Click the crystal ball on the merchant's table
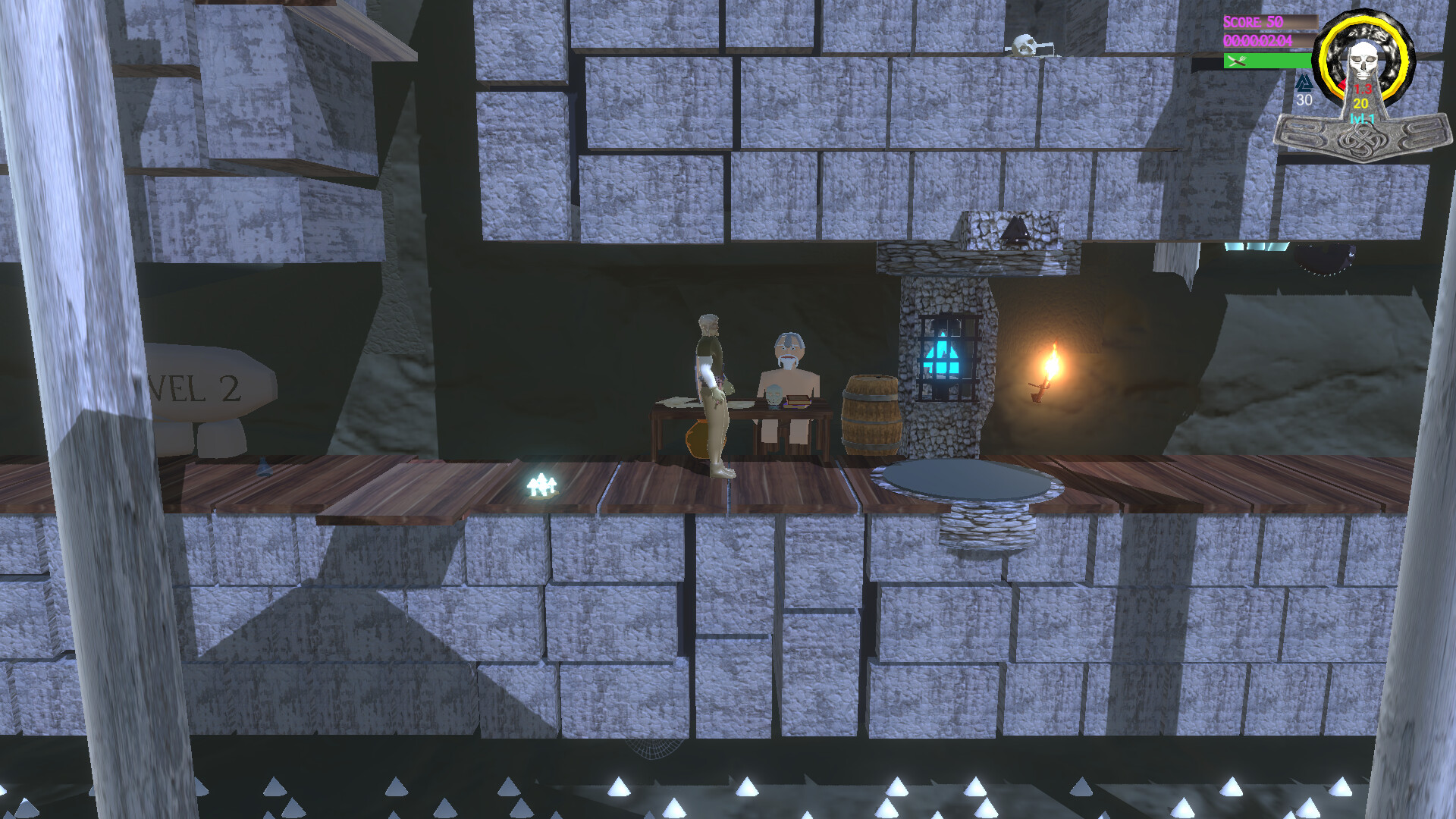1456x819 pixels. [774, 394]
